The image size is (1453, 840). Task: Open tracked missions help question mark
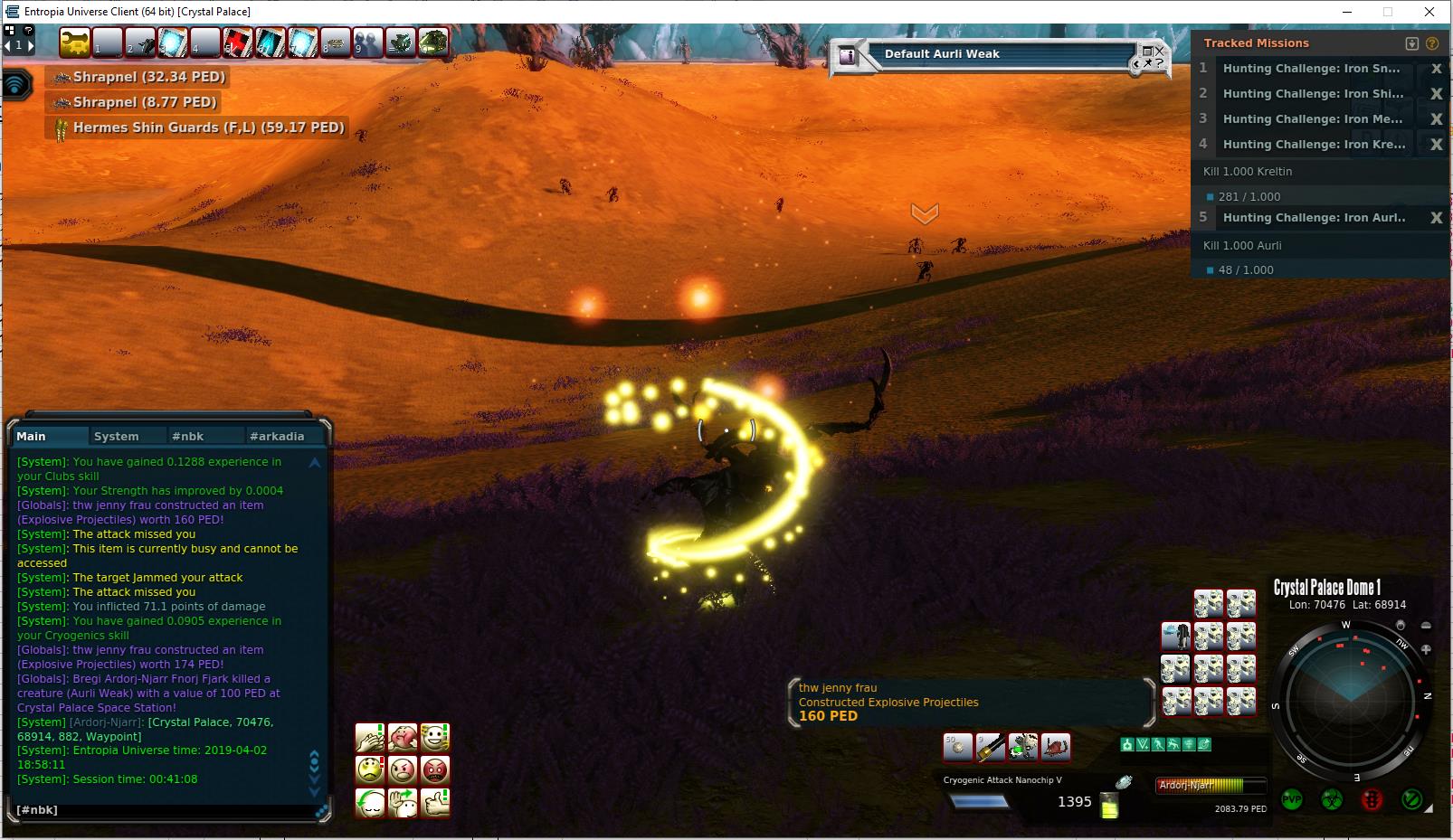[x=1432, y=43]
